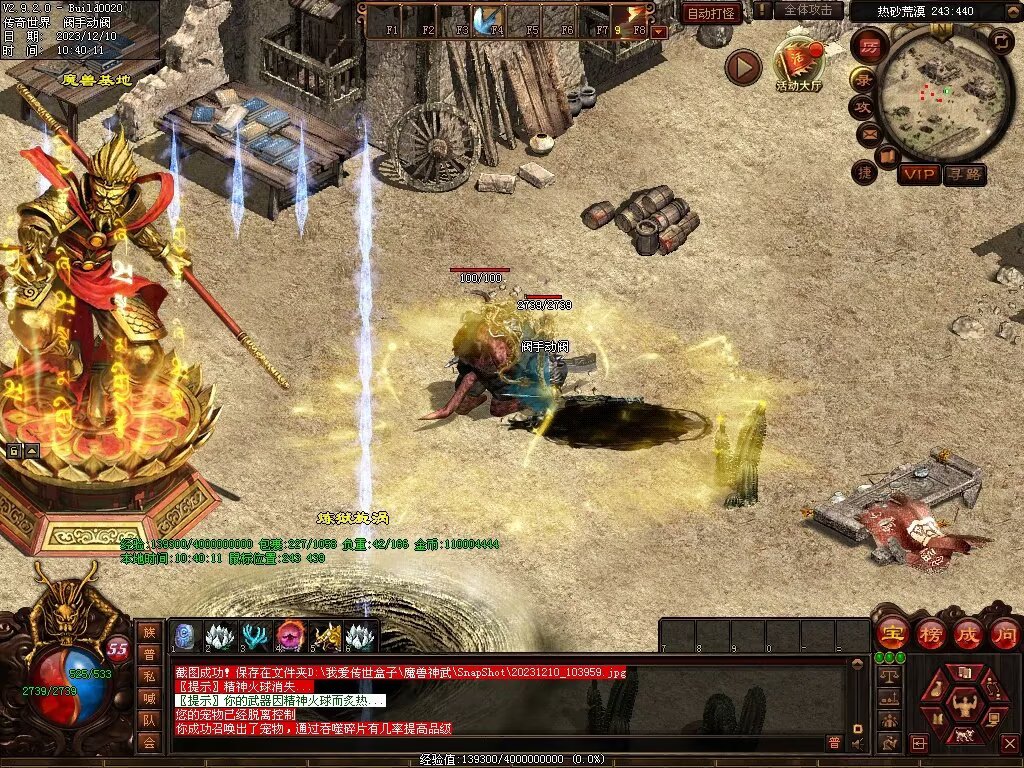The height and width of the screenshot is (768, 1024).
Task: Toggle the 自动打怪 auto-fight button
Action: point(711,13)
